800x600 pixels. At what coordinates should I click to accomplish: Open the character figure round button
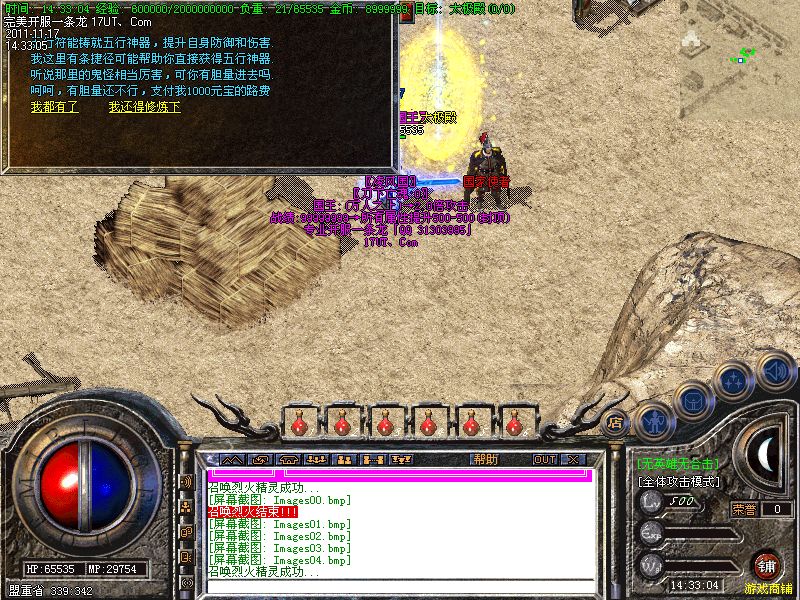point(653,419)
